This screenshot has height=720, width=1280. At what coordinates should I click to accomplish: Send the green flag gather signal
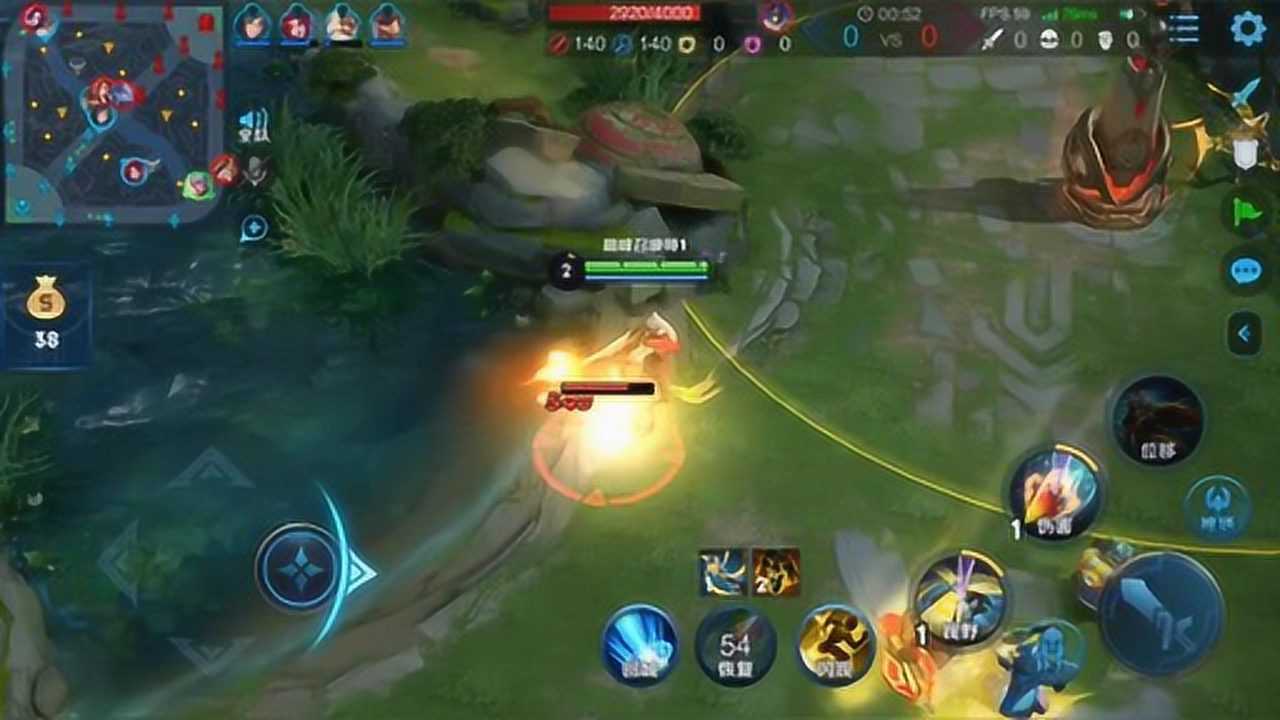point(1246,212)
